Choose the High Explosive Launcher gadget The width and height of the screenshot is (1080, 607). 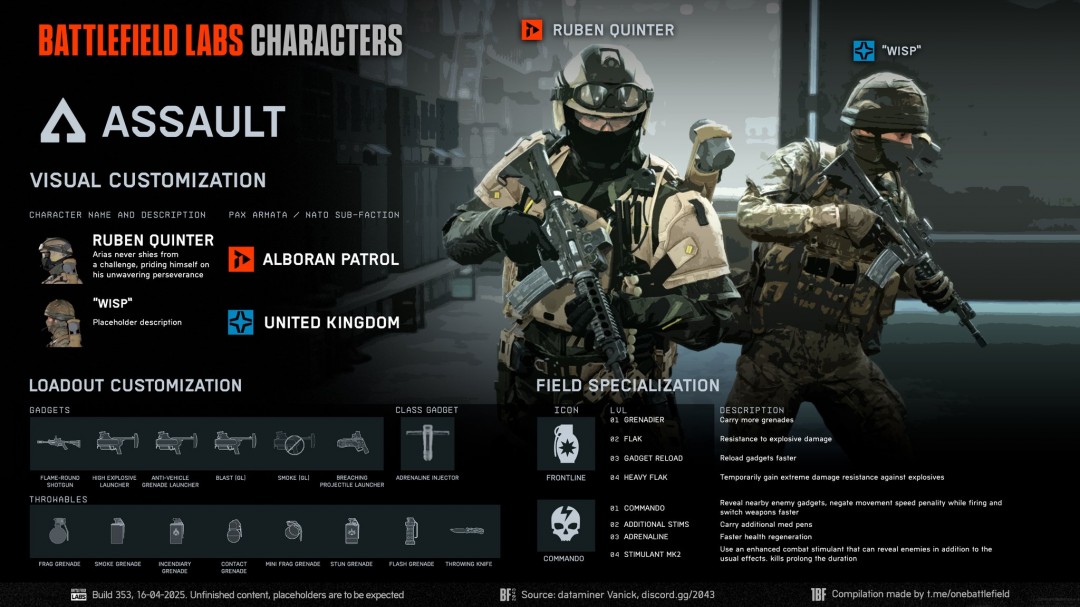click(118, 443)
